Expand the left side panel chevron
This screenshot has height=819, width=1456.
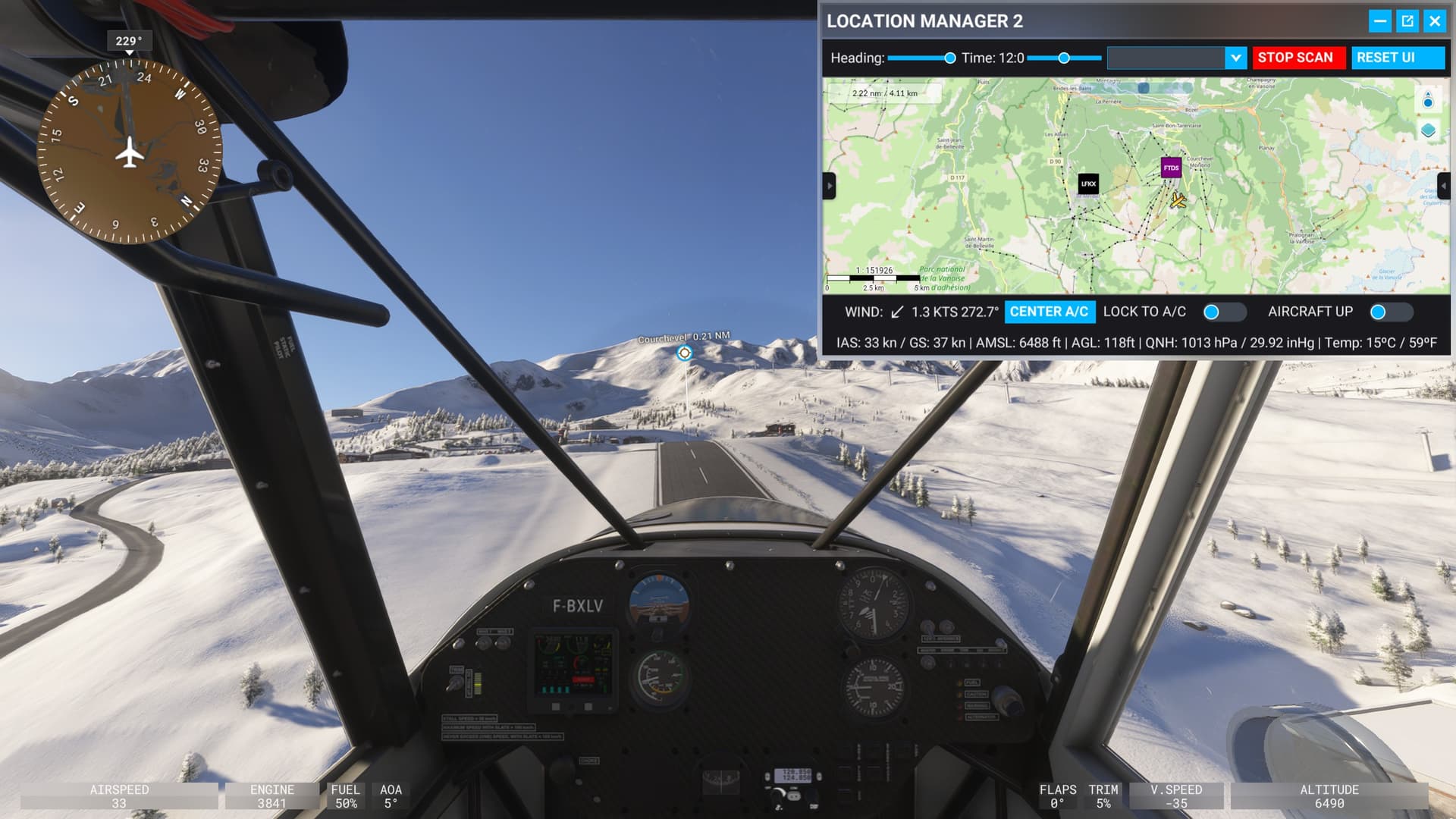(x=829, y=187)
